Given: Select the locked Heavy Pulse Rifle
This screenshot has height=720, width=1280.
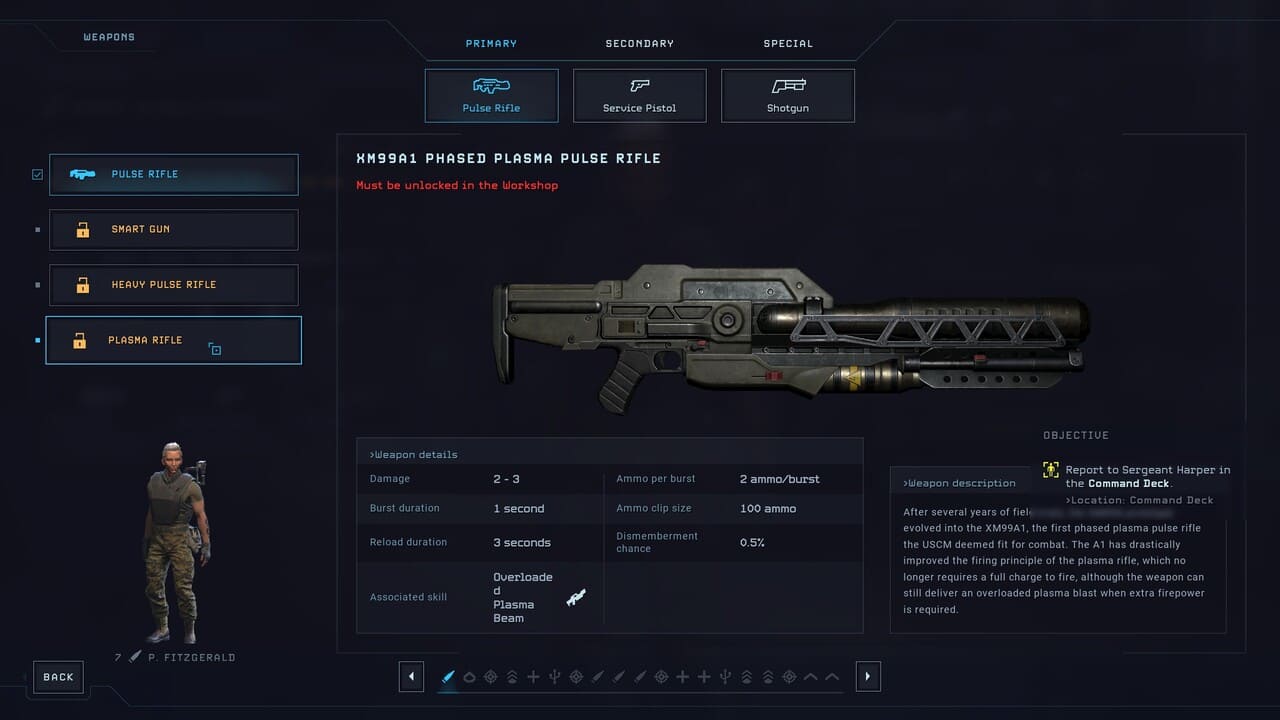Looking at the screenshot, I should tap(173, 285).
